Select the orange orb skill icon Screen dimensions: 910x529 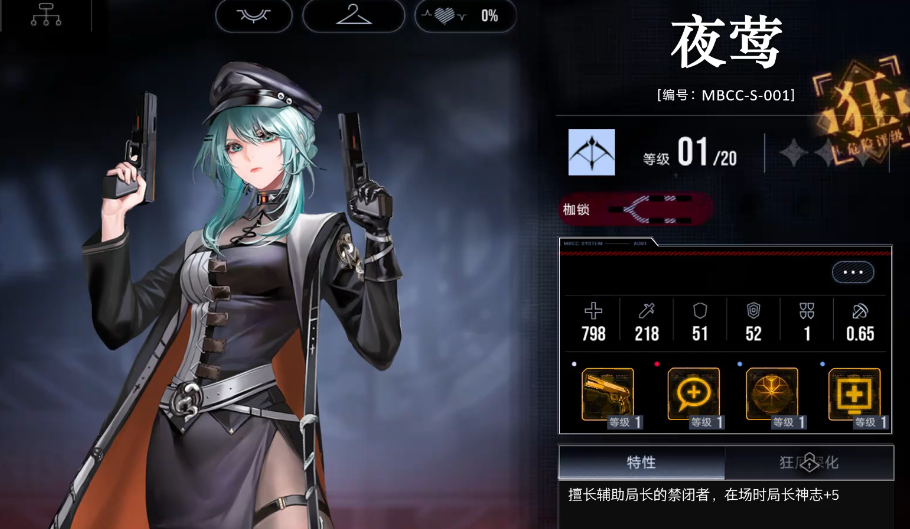(772, 393)
